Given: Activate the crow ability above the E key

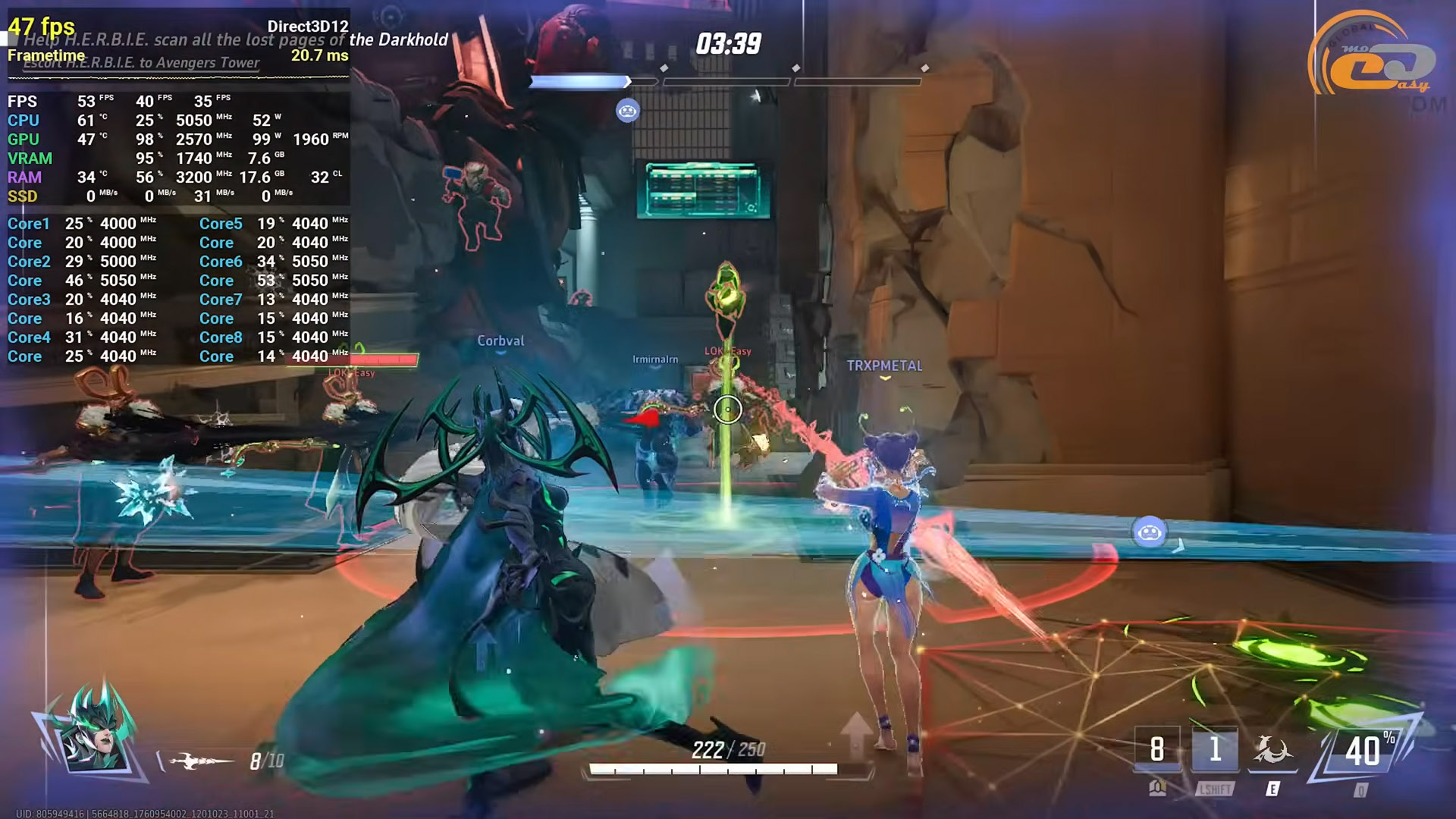Looking at the screenshot, I should [1272, 751].
